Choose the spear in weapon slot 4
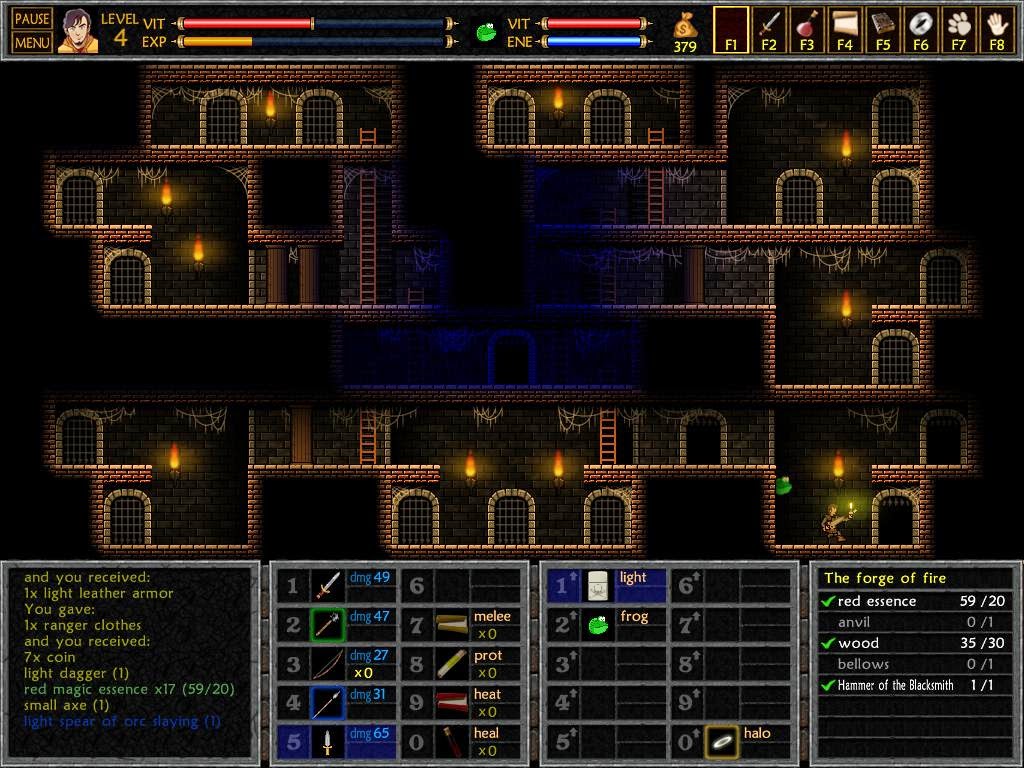This screenshot has width=1024, height=768. click(328, 703)
